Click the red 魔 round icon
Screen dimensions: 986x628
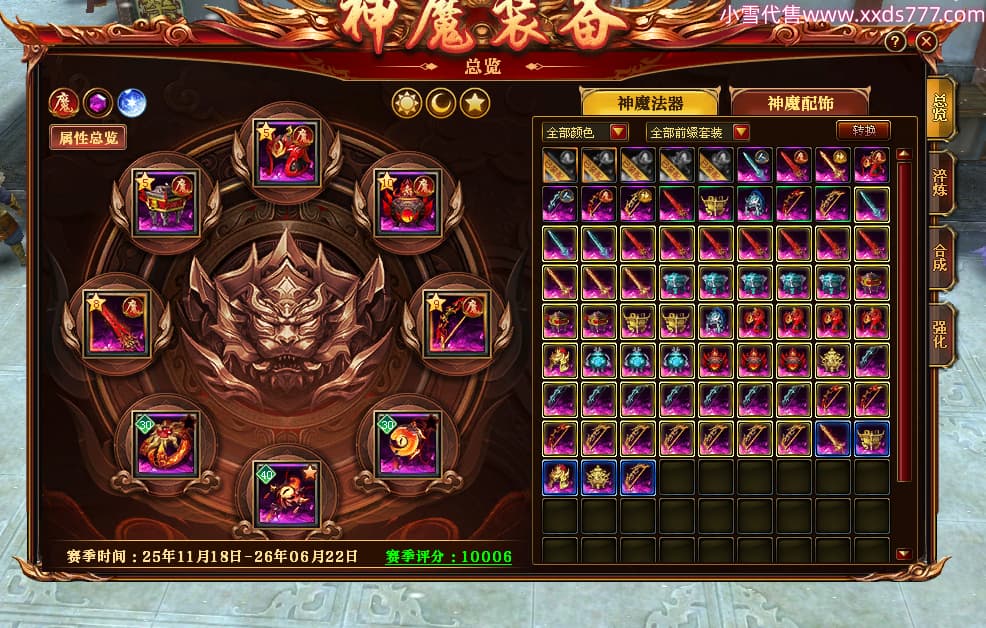click(x=64, y=102)
